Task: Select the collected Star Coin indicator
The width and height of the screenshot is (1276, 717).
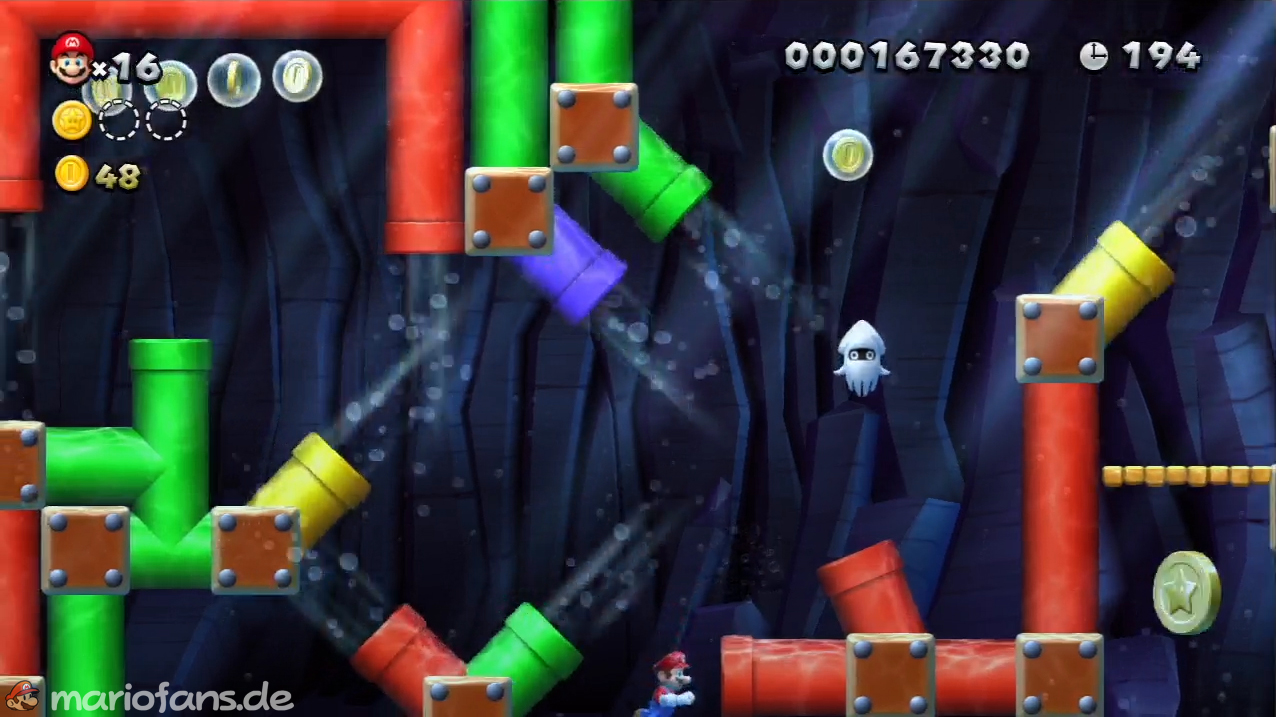Action: point(72,121)
